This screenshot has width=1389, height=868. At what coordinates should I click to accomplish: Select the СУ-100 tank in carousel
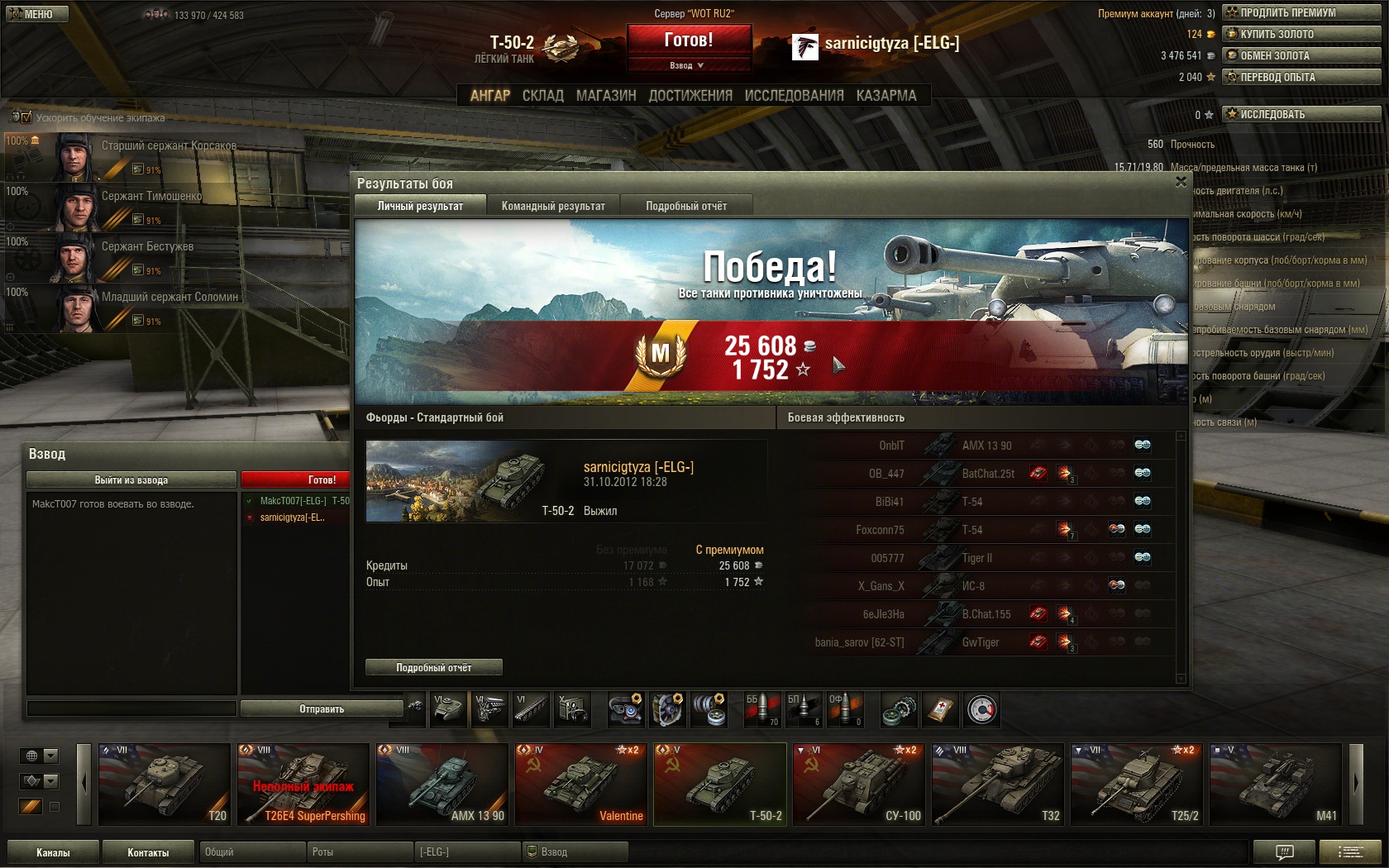tap(858, 784)
